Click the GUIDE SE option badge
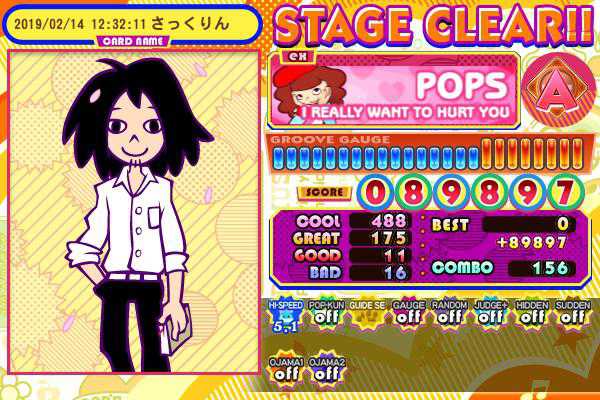This screenshot has height=400, width=600. coord(367,317)
